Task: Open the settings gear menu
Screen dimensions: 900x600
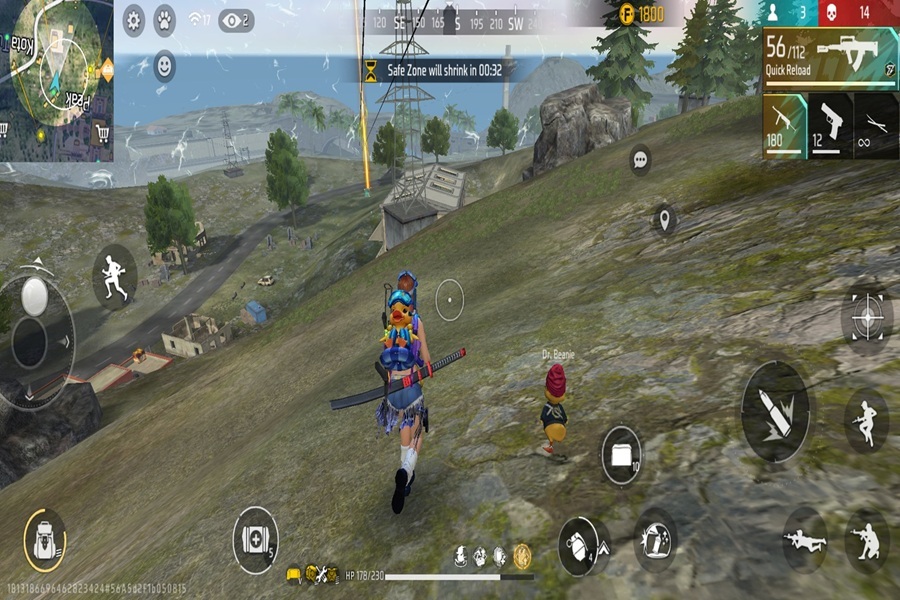Action: pyautogui.click(x=134, y=19)
